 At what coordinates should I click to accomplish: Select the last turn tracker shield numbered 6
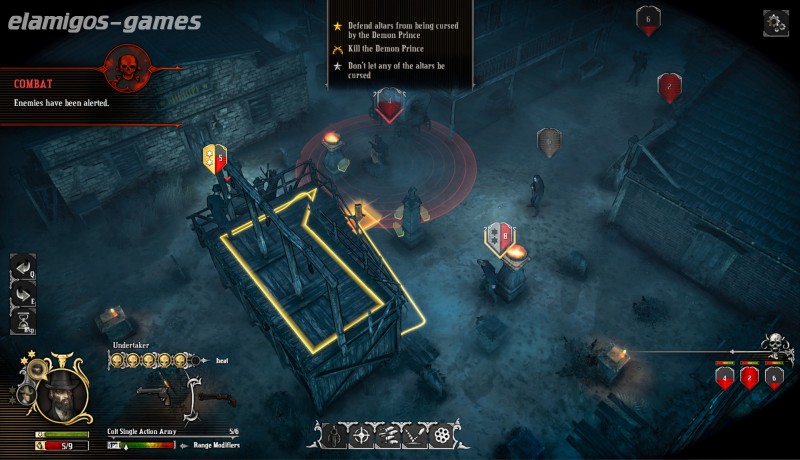coord(773,377)
